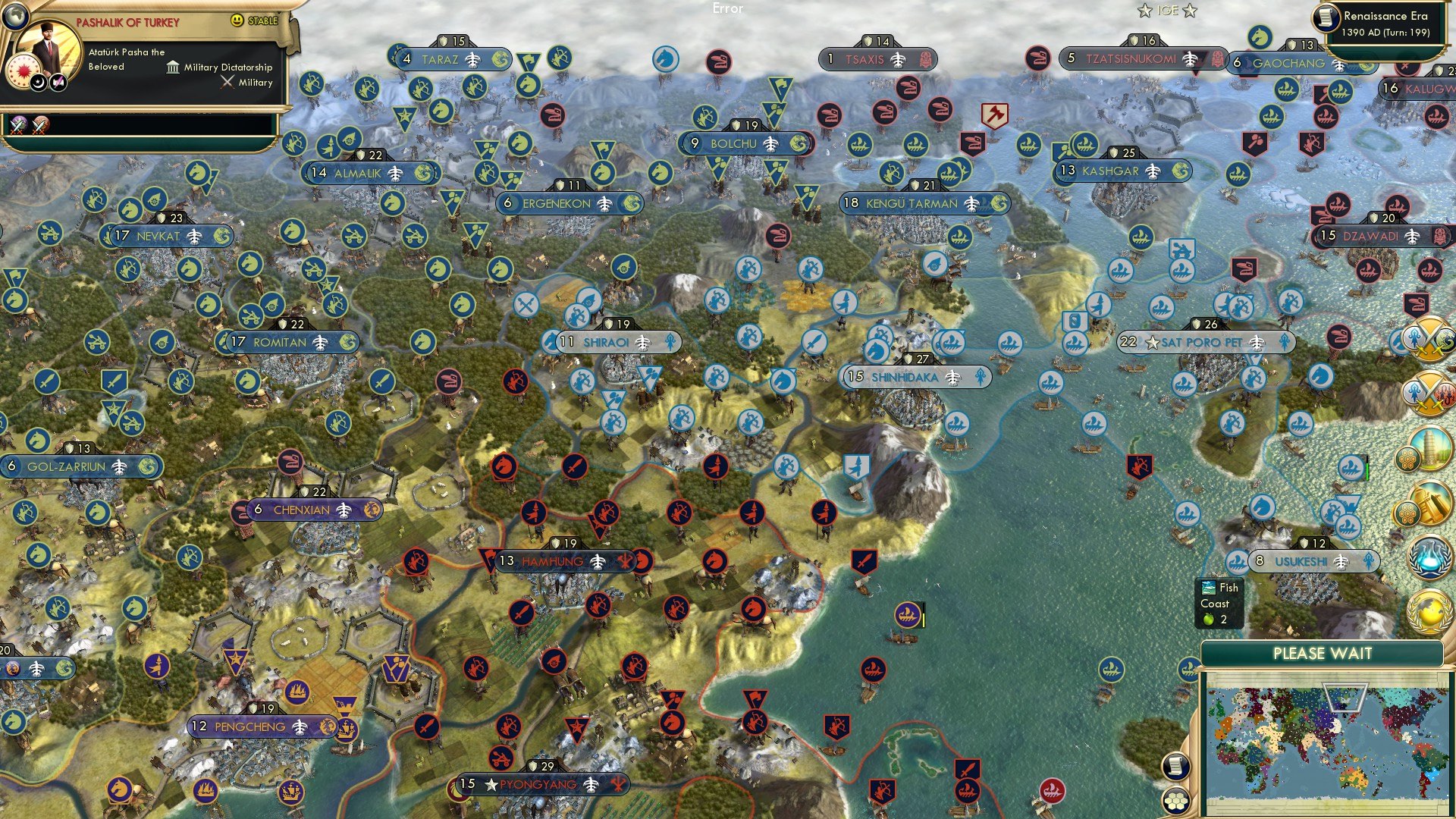Image resolution: width=1456 pixels, height=819 pixels.
Task: Select the Kashgar city banner
Action: [1122, 172]
